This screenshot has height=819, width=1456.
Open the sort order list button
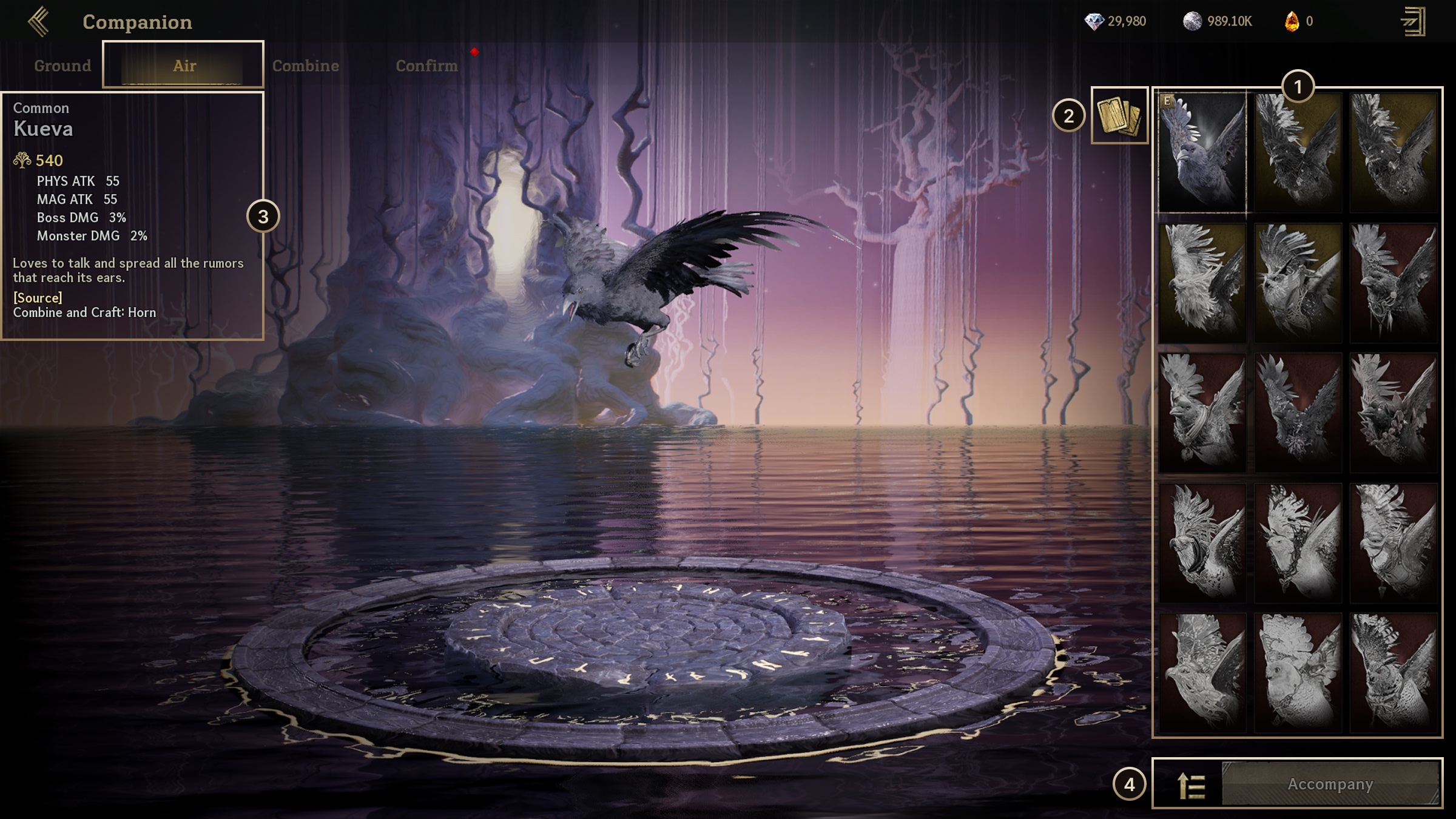[x=1190, y=786]
